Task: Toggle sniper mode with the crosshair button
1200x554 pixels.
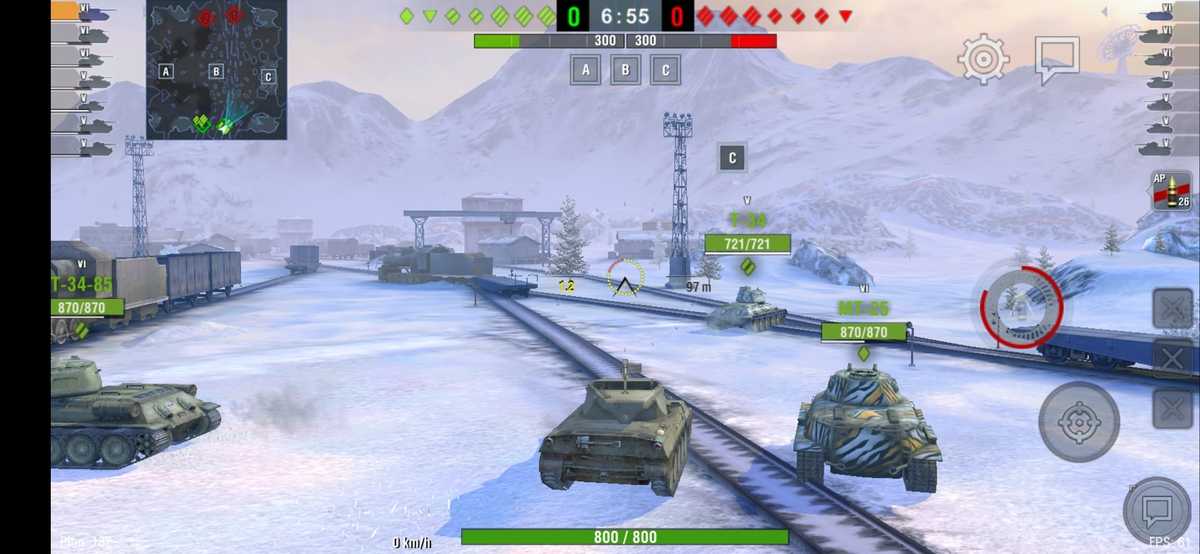Action: tap(1079, 421)
